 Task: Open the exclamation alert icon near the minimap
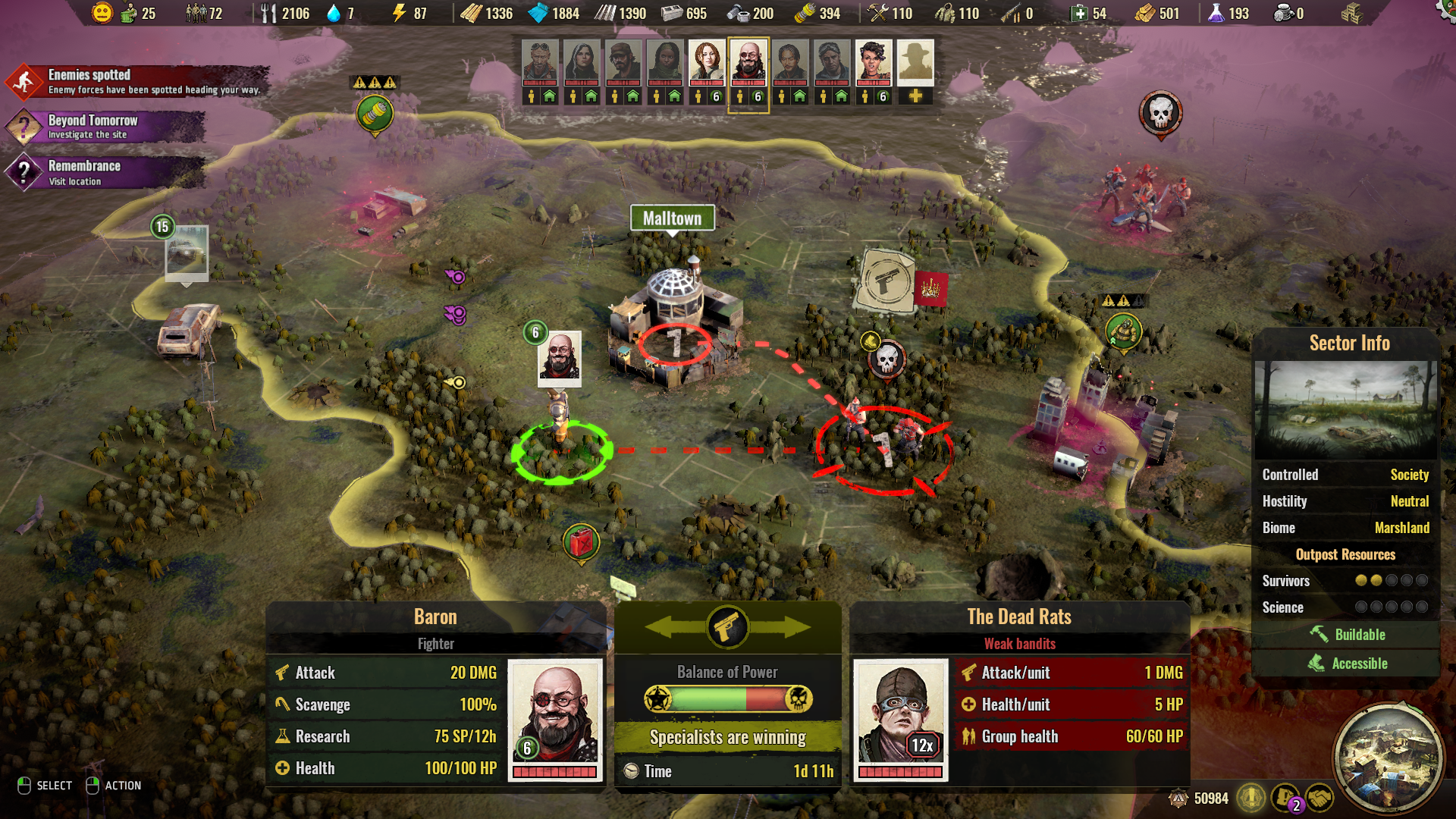click(x=1250, y=799)
